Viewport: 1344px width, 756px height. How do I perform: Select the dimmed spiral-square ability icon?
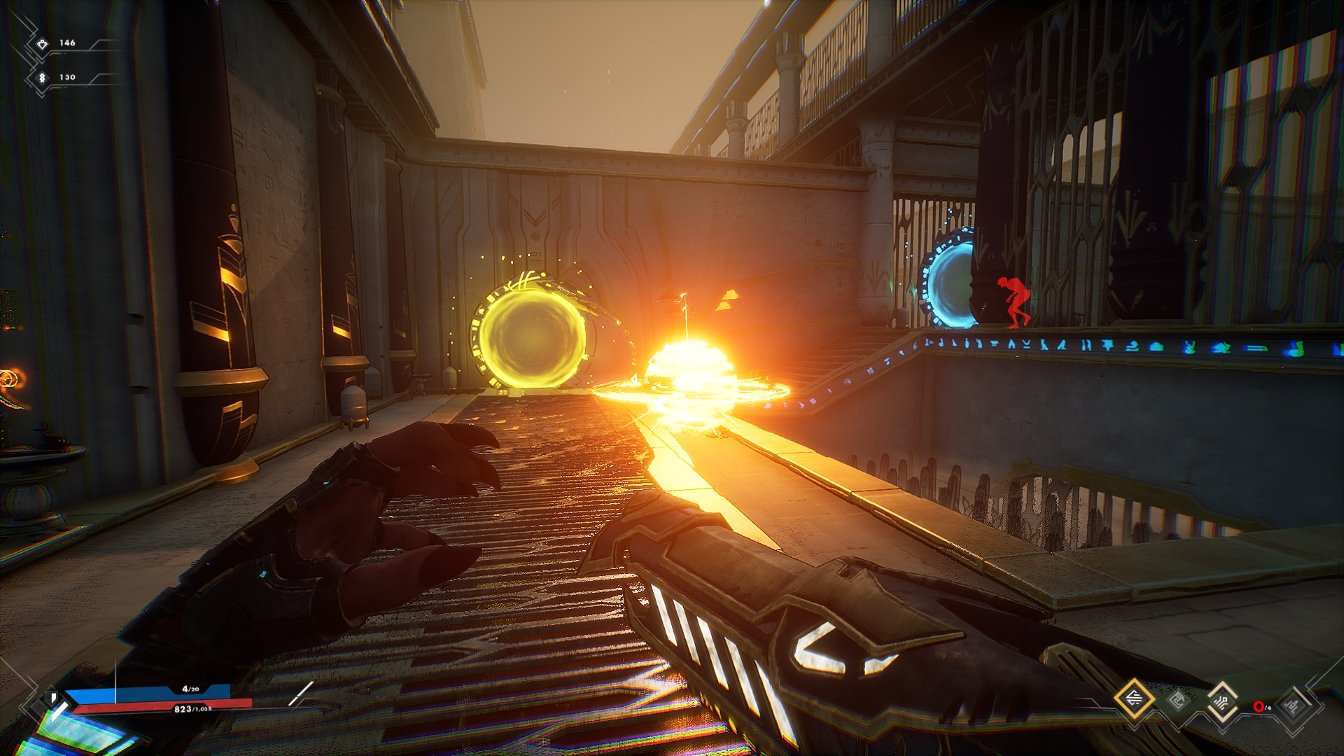[x=1178, y=700]
